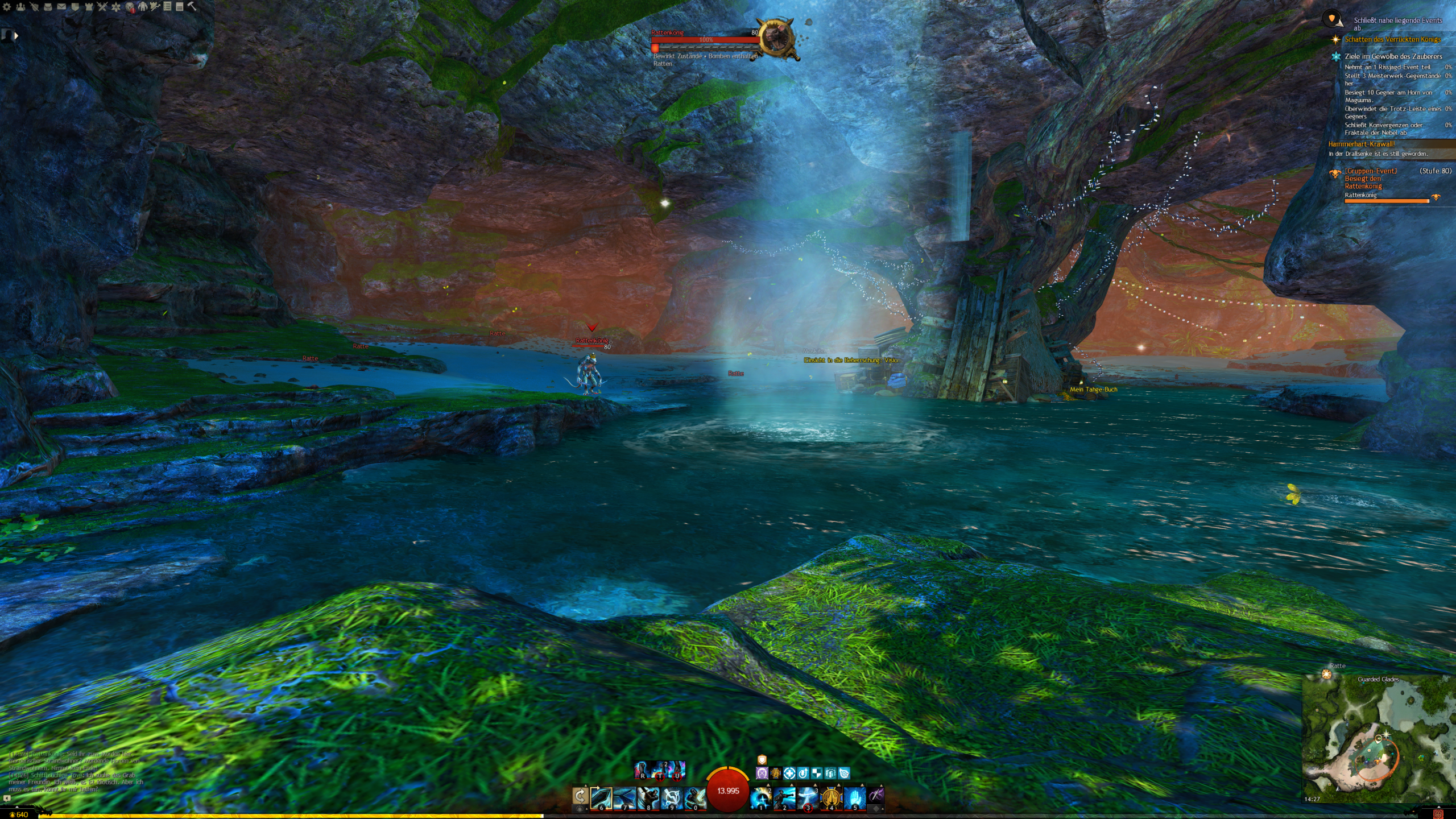Activate the healing skill in slot 6

point(601,798)
